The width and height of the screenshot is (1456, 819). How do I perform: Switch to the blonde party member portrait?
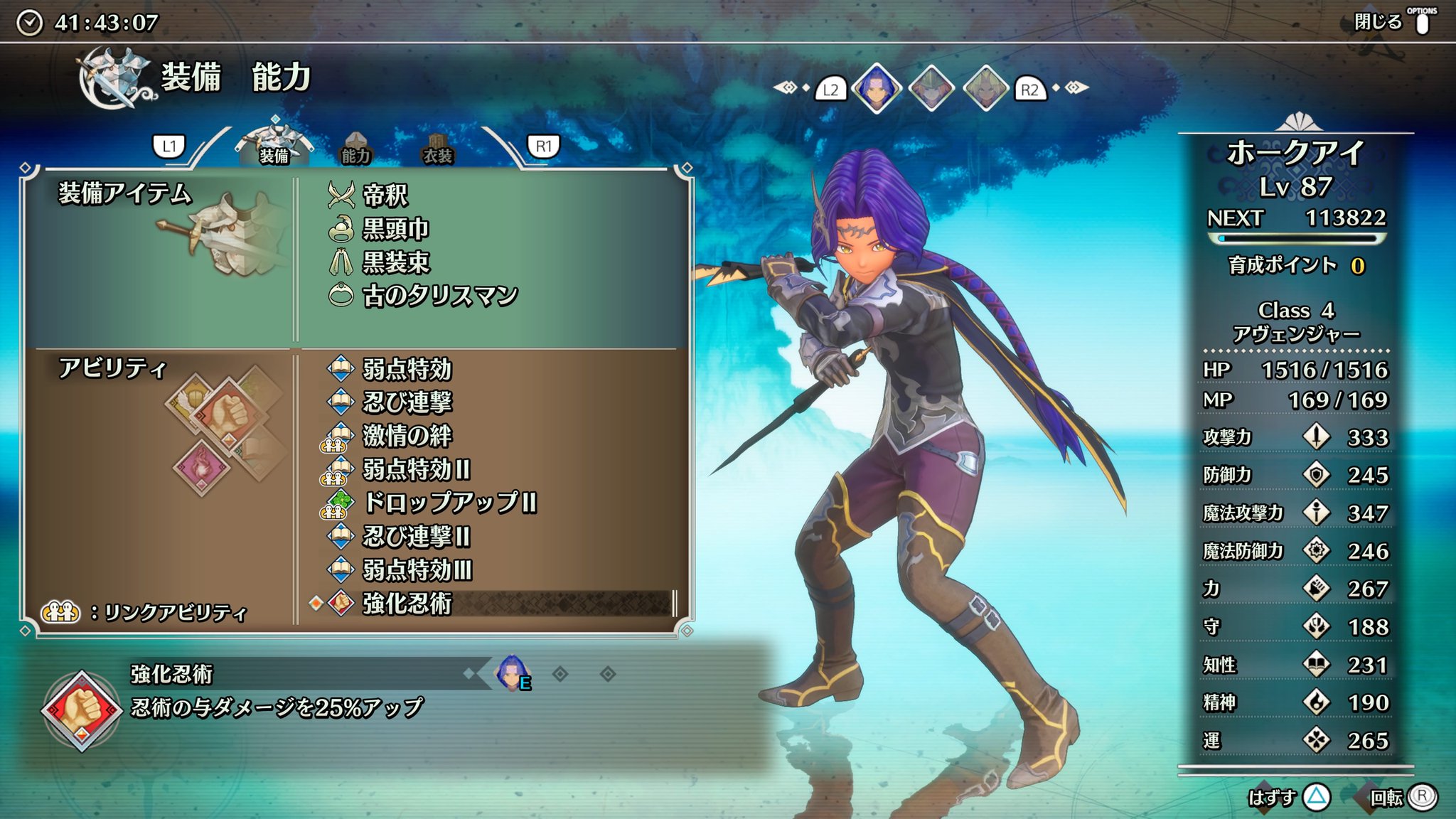coord(985,89)
